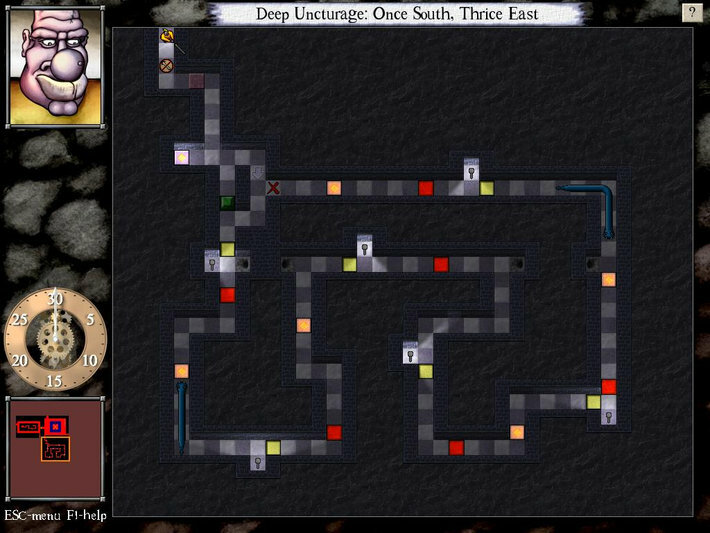Open help with the question mark button

691,13
